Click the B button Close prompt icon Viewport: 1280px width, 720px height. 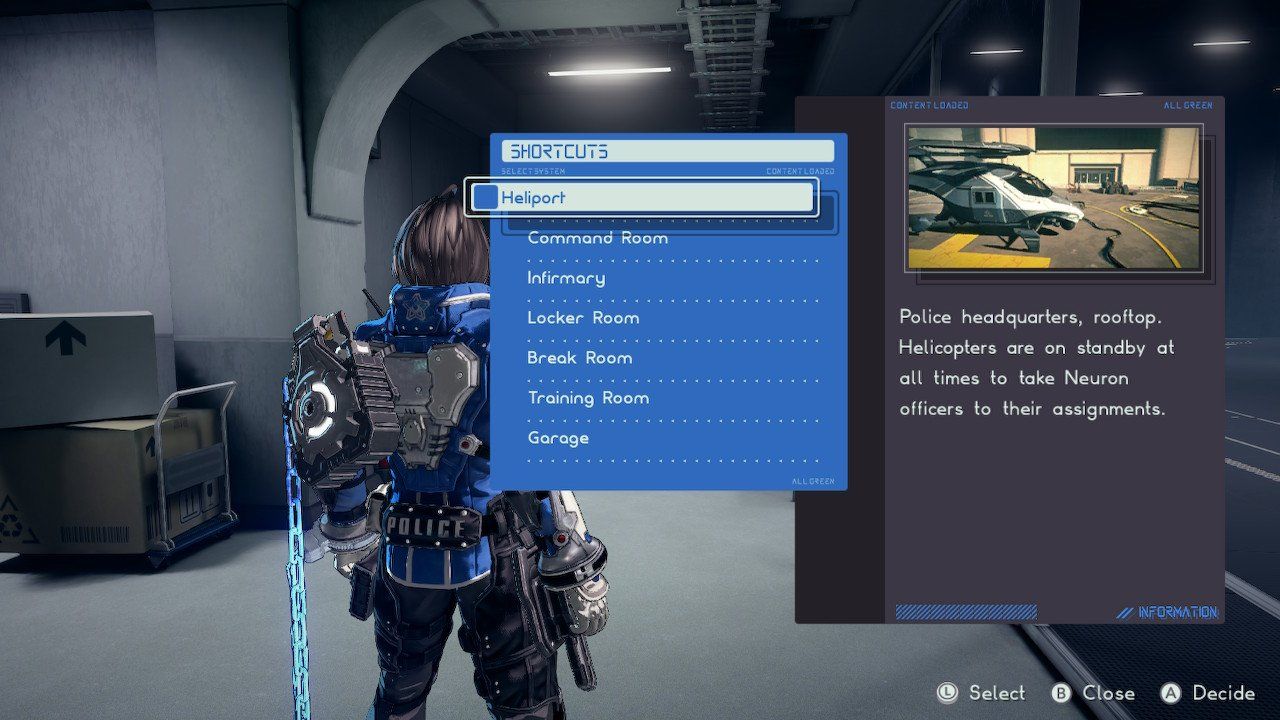(1062, 693)
